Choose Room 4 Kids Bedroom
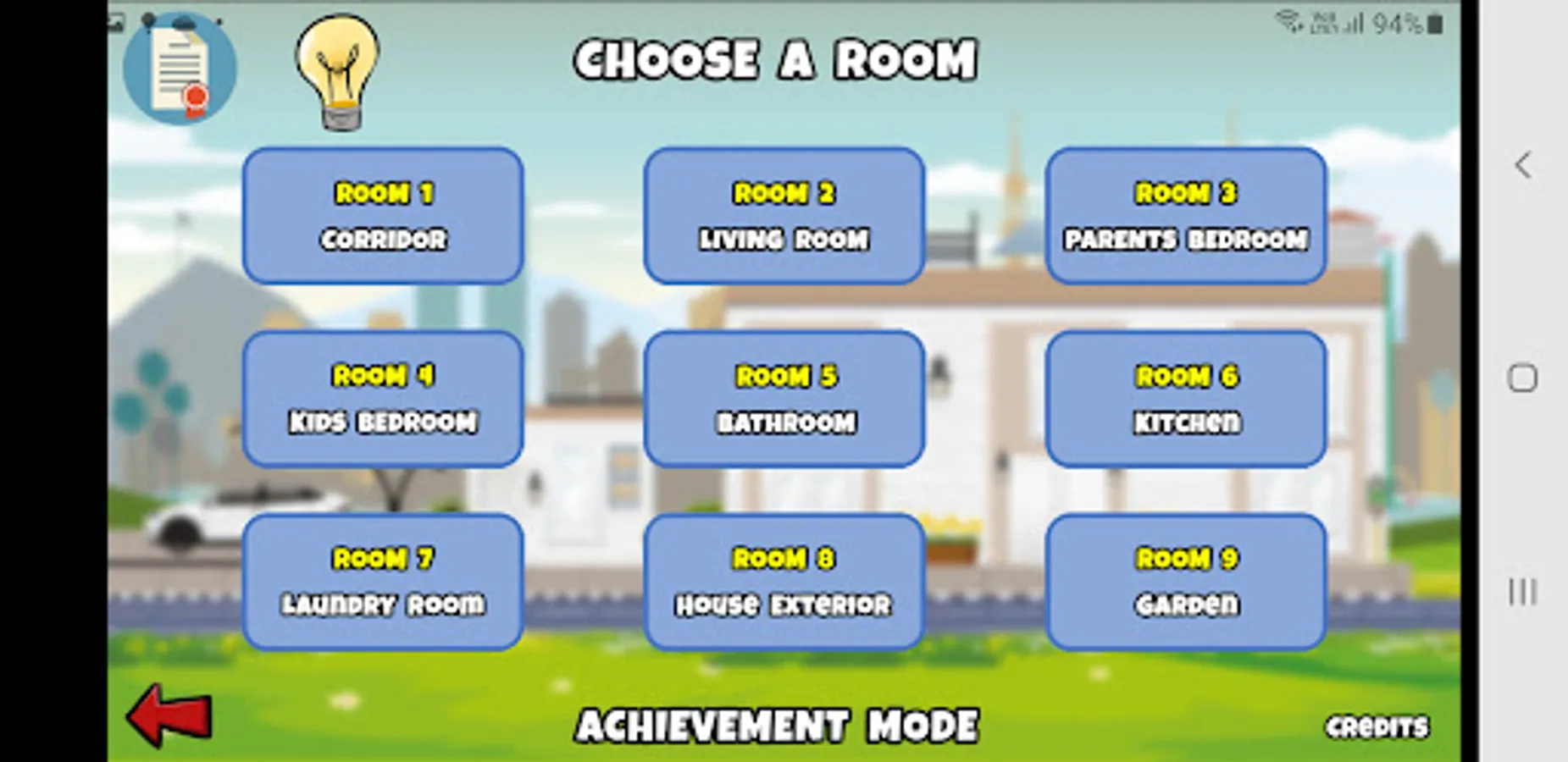Viewport: 1568px width, 762px height. [x=382, y=398]
